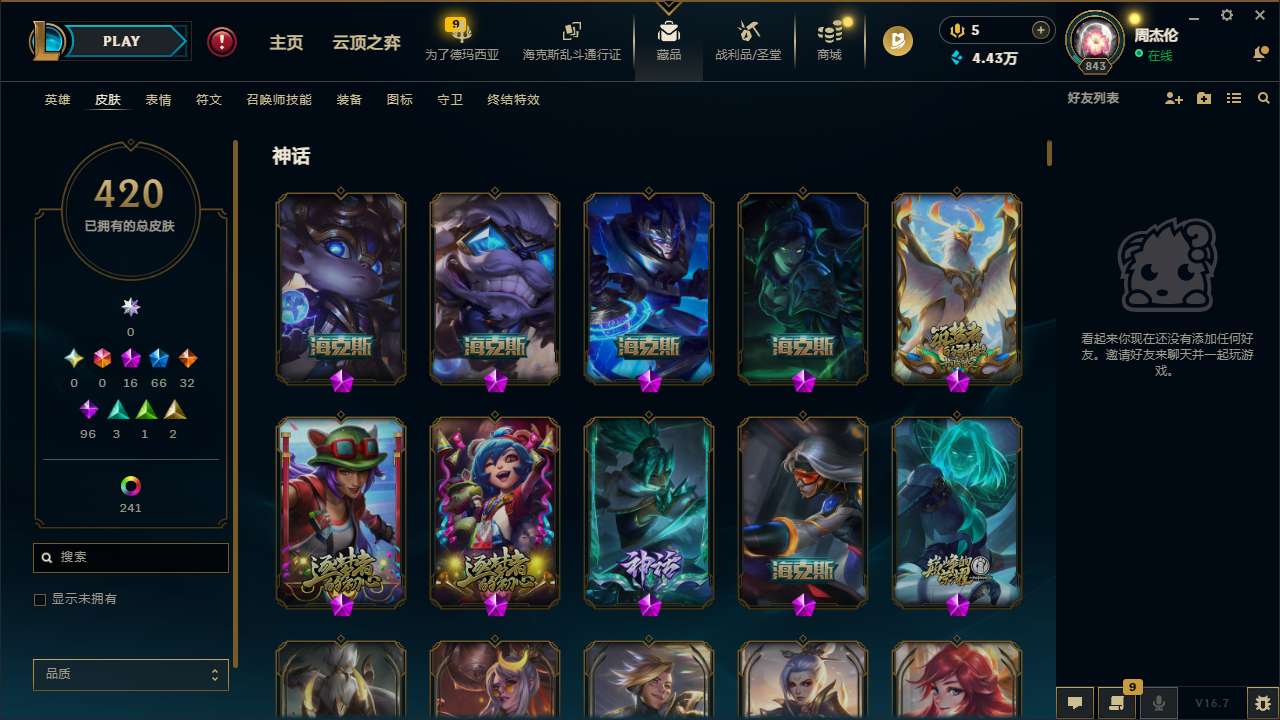
Task: Mute the microphone icon in bottom bar
Action: tap(1159, 703)
